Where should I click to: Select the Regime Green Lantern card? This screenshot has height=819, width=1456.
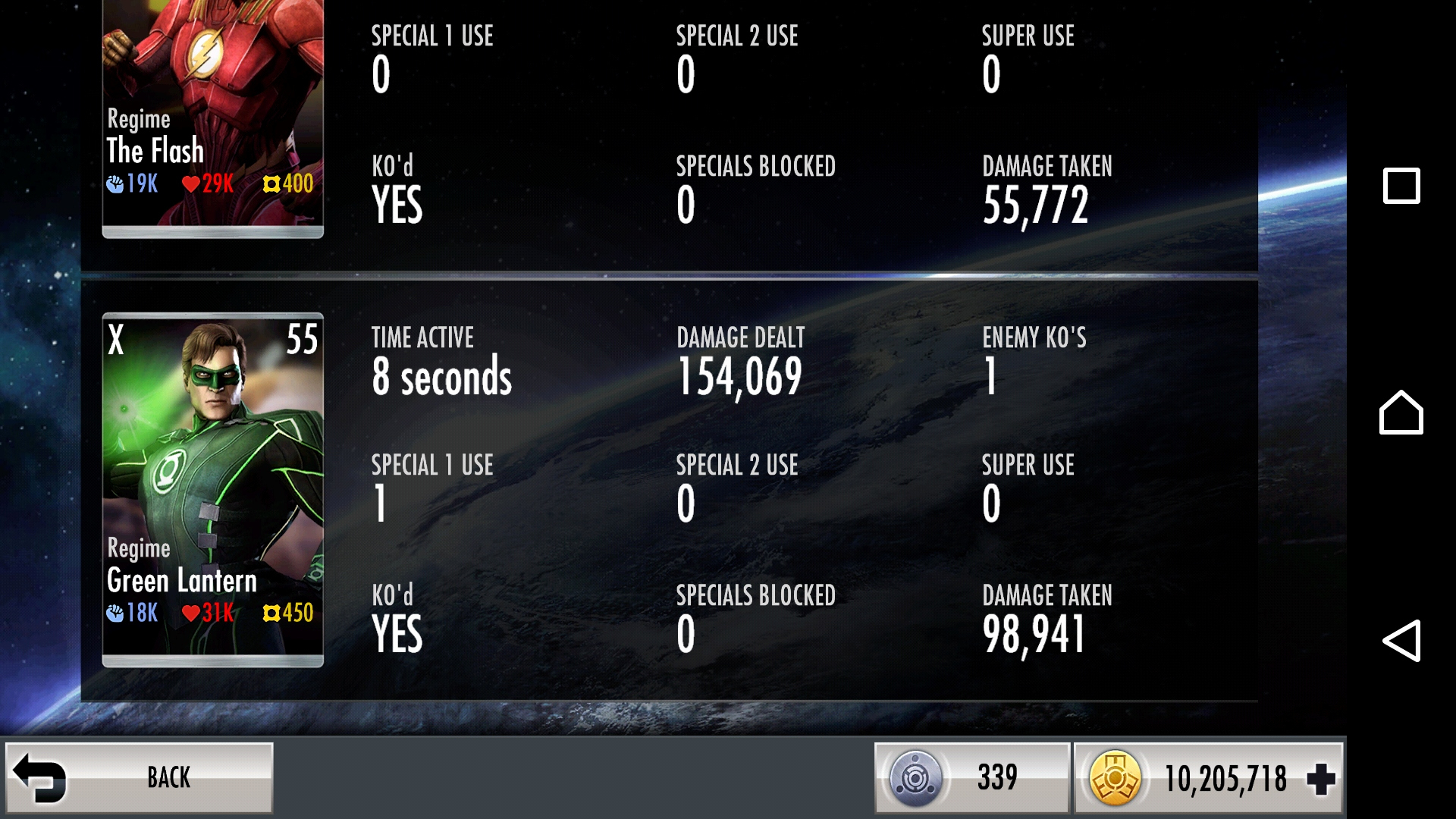213,489
